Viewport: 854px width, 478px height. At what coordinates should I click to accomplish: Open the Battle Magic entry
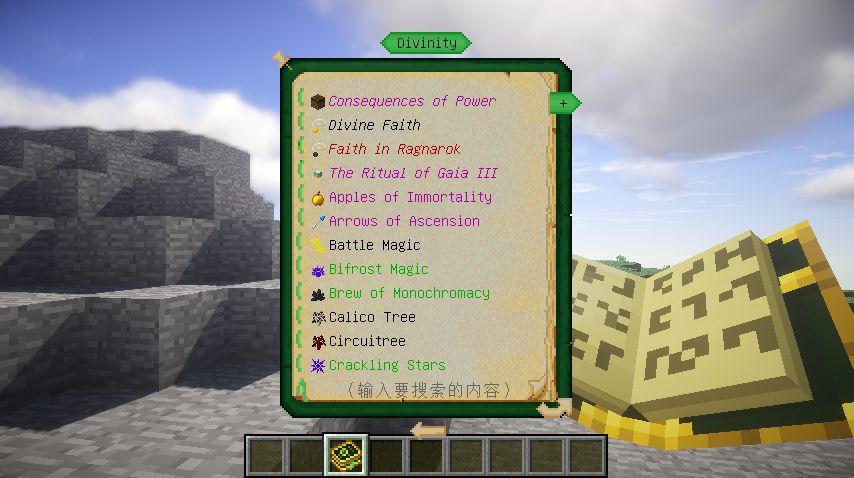[x=374, y=245]
